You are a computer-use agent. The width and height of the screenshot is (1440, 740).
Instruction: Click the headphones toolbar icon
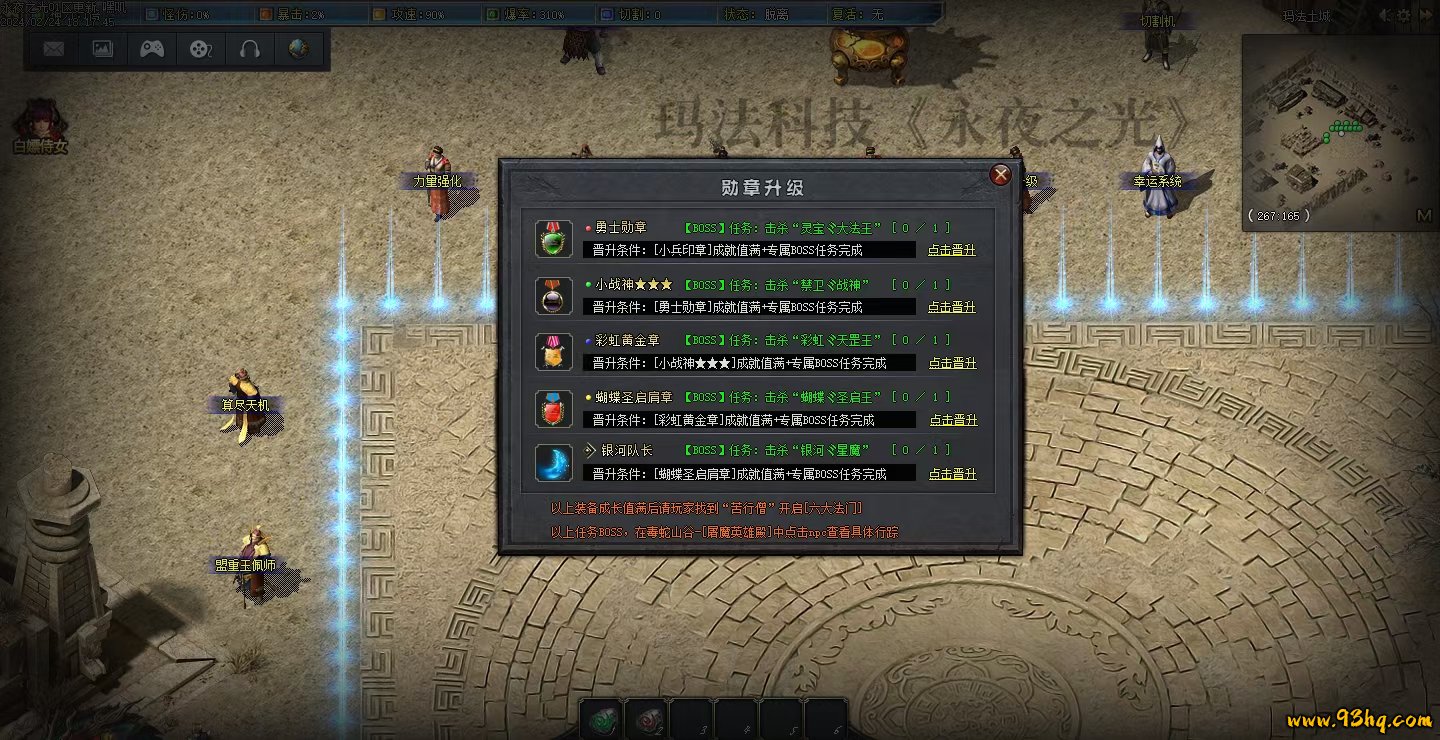[250, 49]
